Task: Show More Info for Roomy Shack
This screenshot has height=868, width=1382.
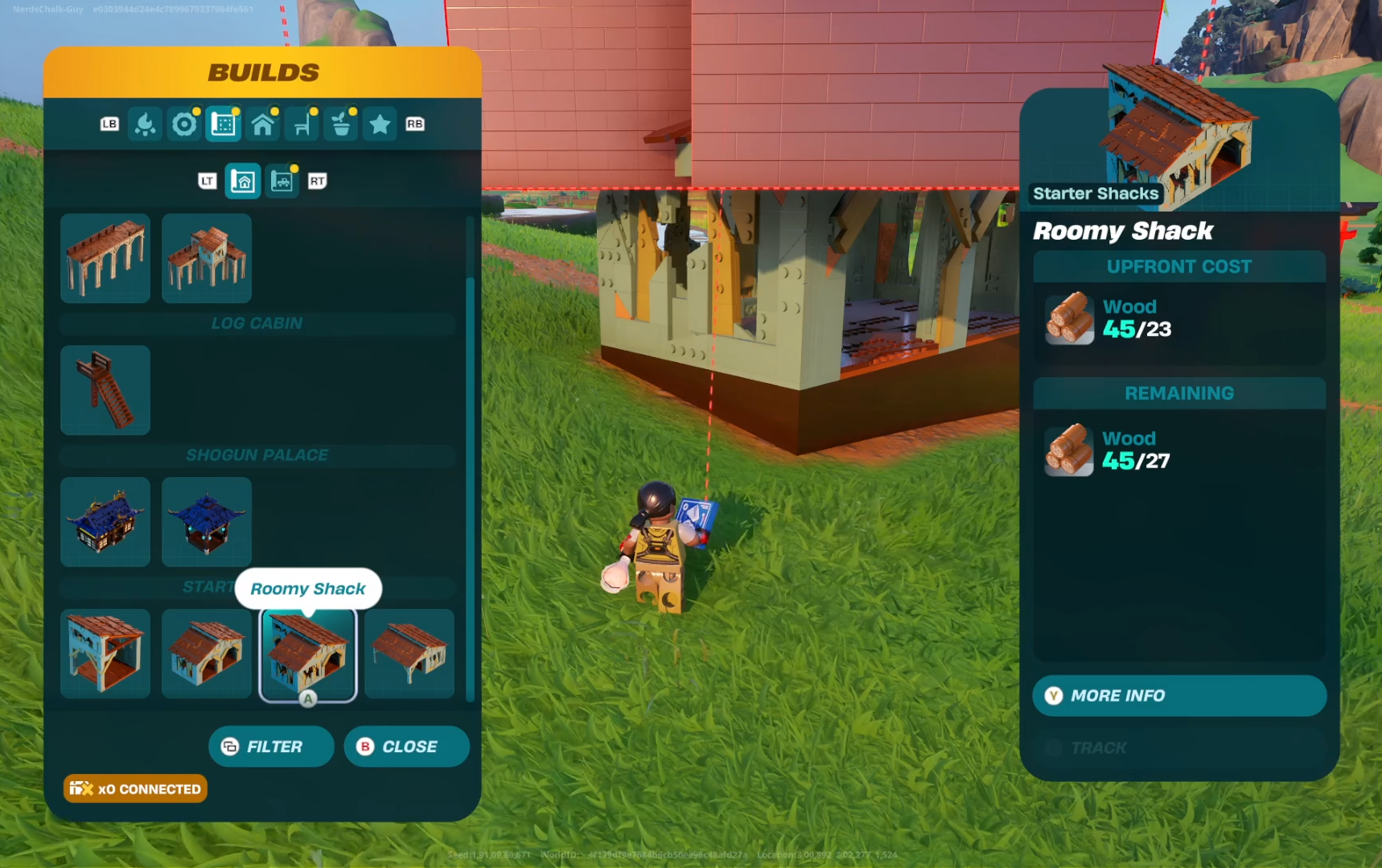Action: pos(1178,696)
